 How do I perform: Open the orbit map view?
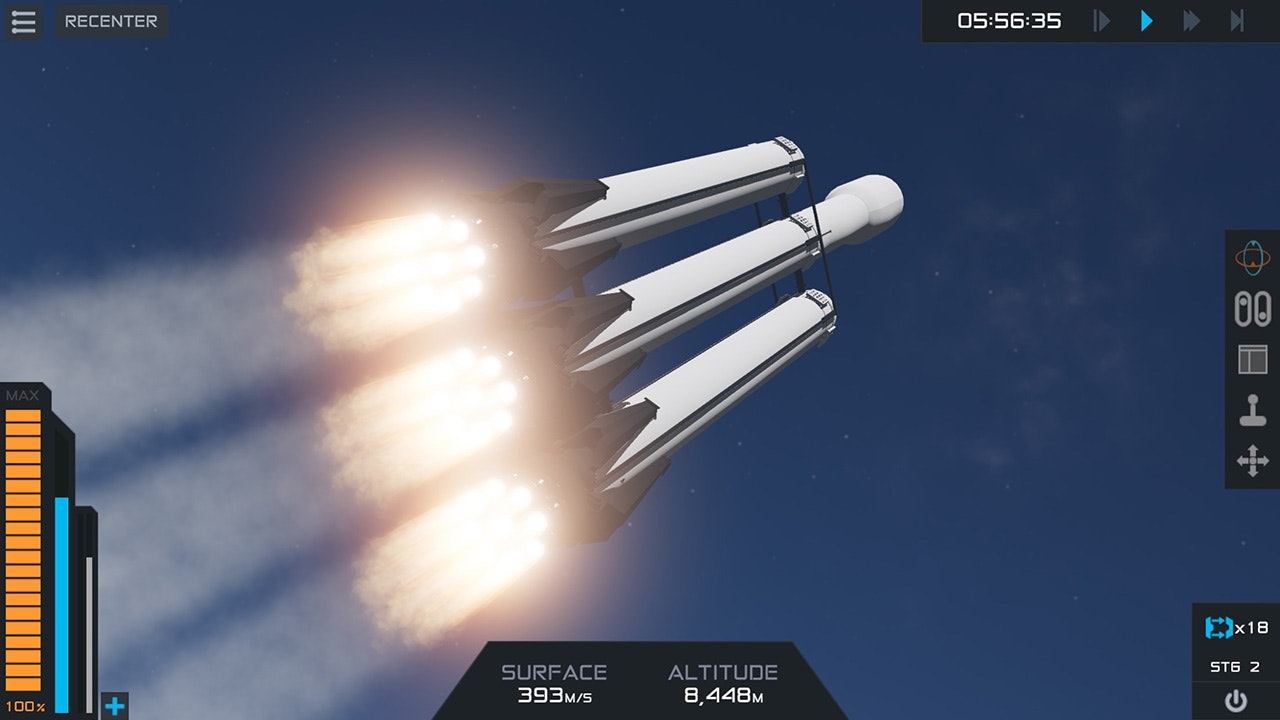(1254, 256)
